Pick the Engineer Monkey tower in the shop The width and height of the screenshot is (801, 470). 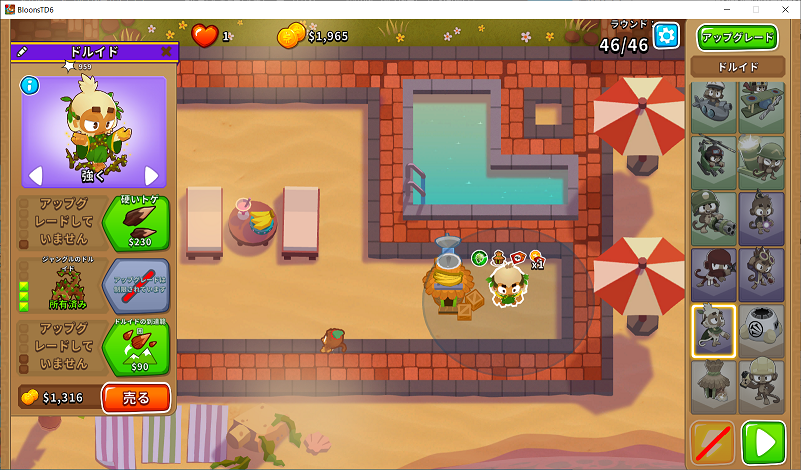[762, 386]
